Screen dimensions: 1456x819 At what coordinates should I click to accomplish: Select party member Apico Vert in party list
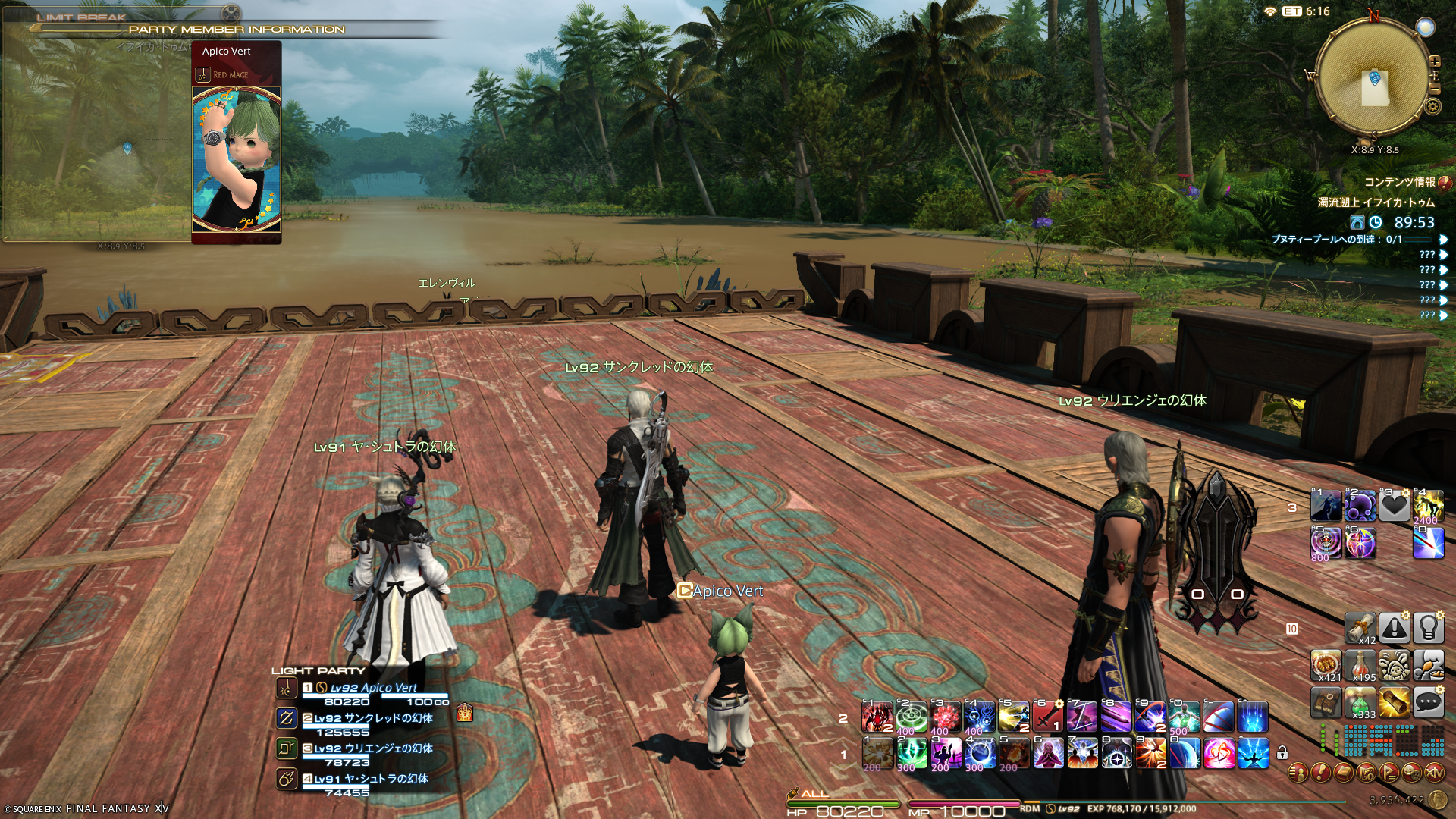point(373,688)
